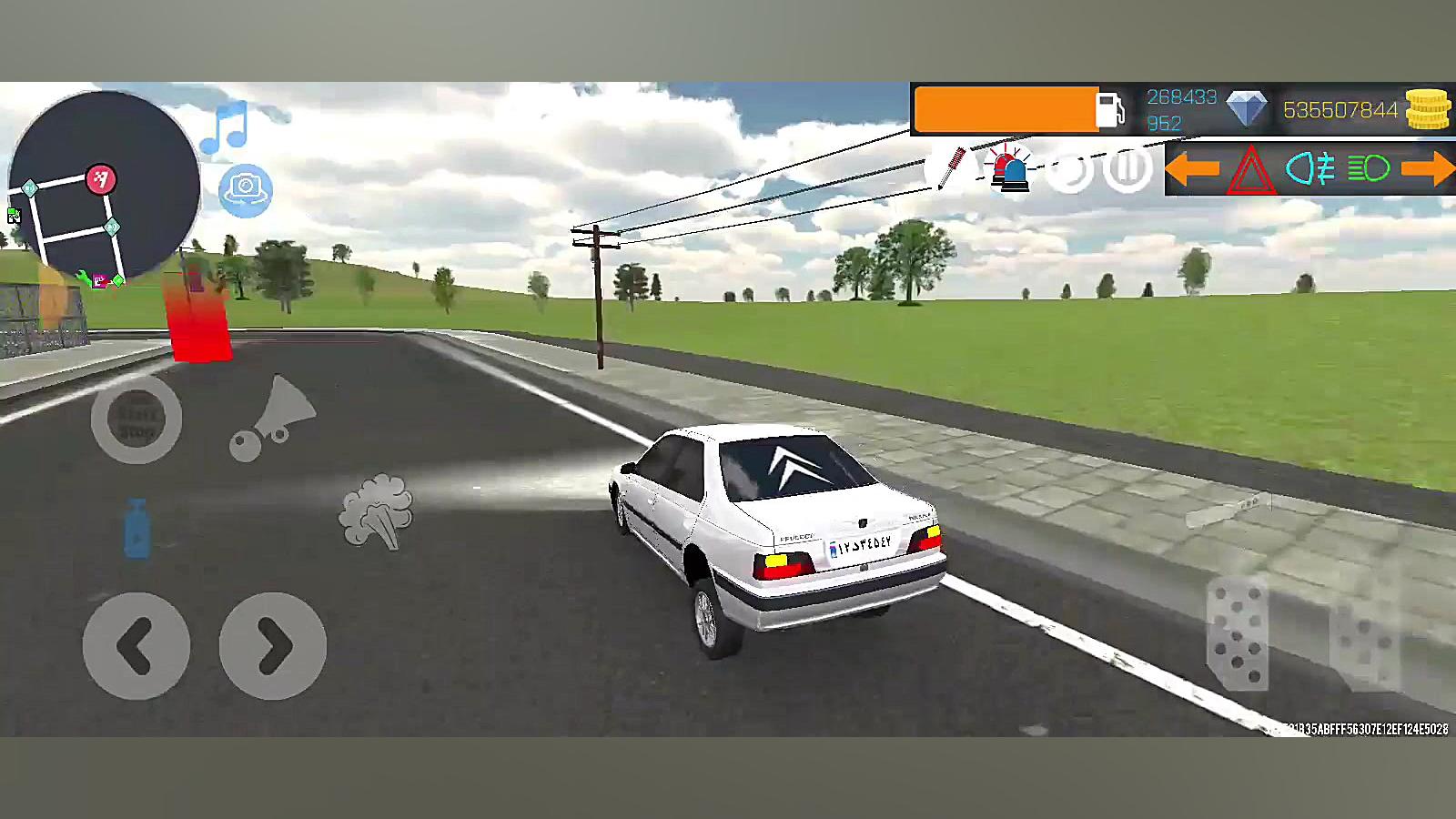1456x819 pixels.
Task: Pause the game with the pause button
Action: [x=1127, y=169]
